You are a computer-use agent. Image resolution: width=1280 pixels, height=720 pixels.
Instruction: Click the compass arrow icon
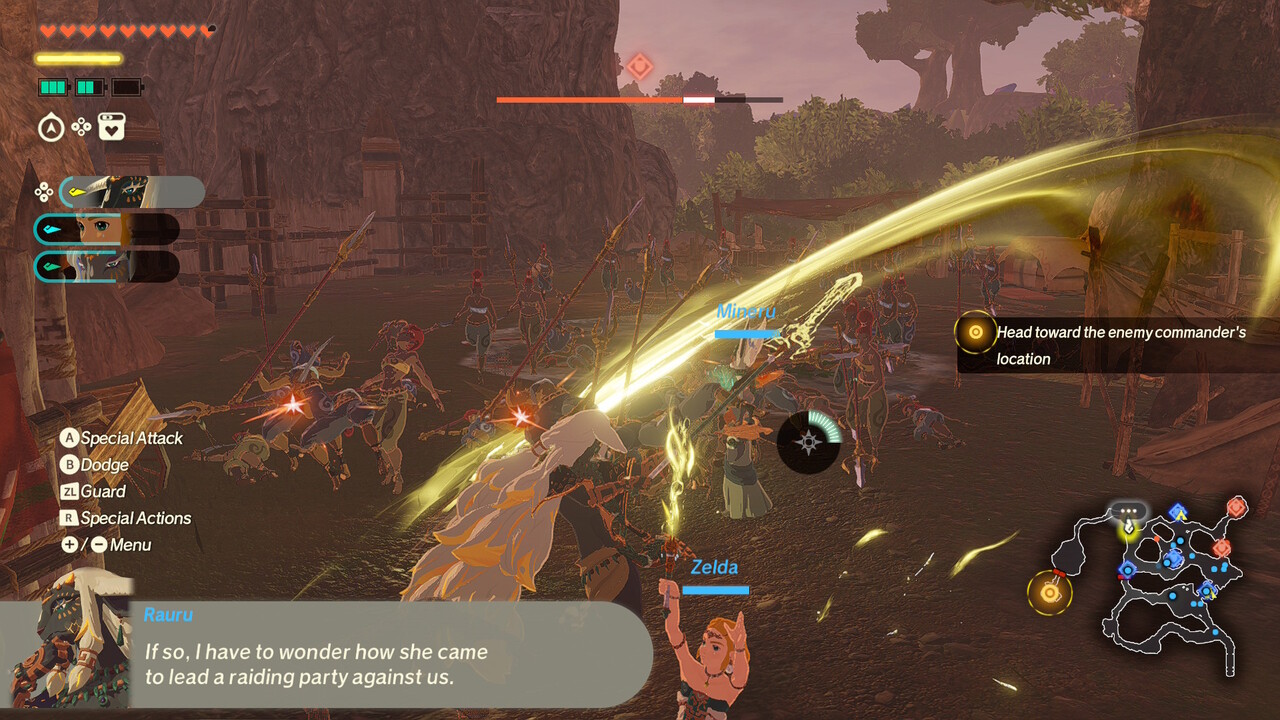pos(51,127)
